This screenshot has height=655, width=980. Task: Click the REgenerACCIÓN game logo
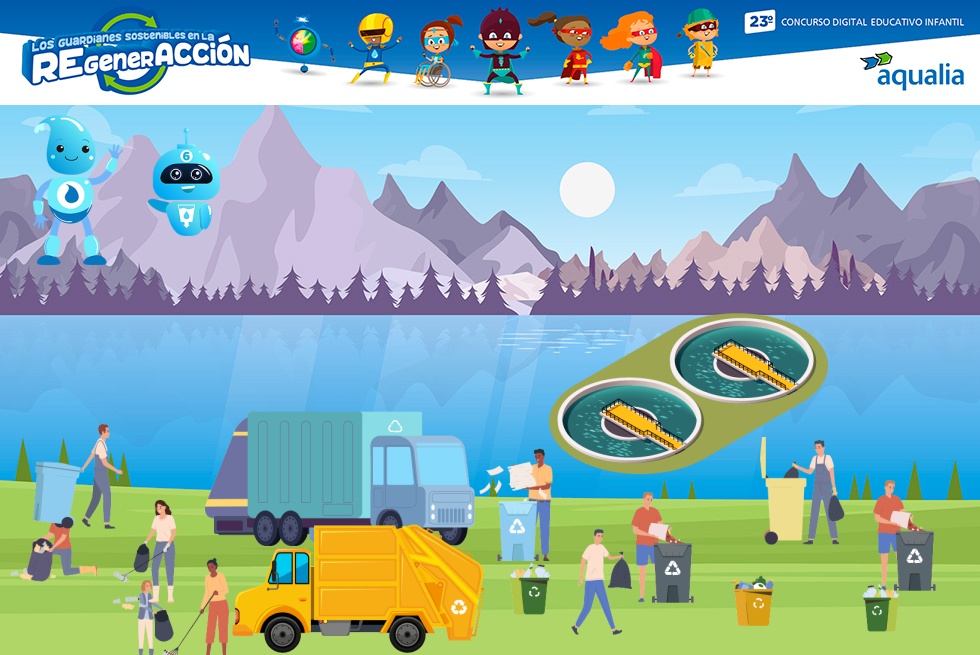coord(137,55)
